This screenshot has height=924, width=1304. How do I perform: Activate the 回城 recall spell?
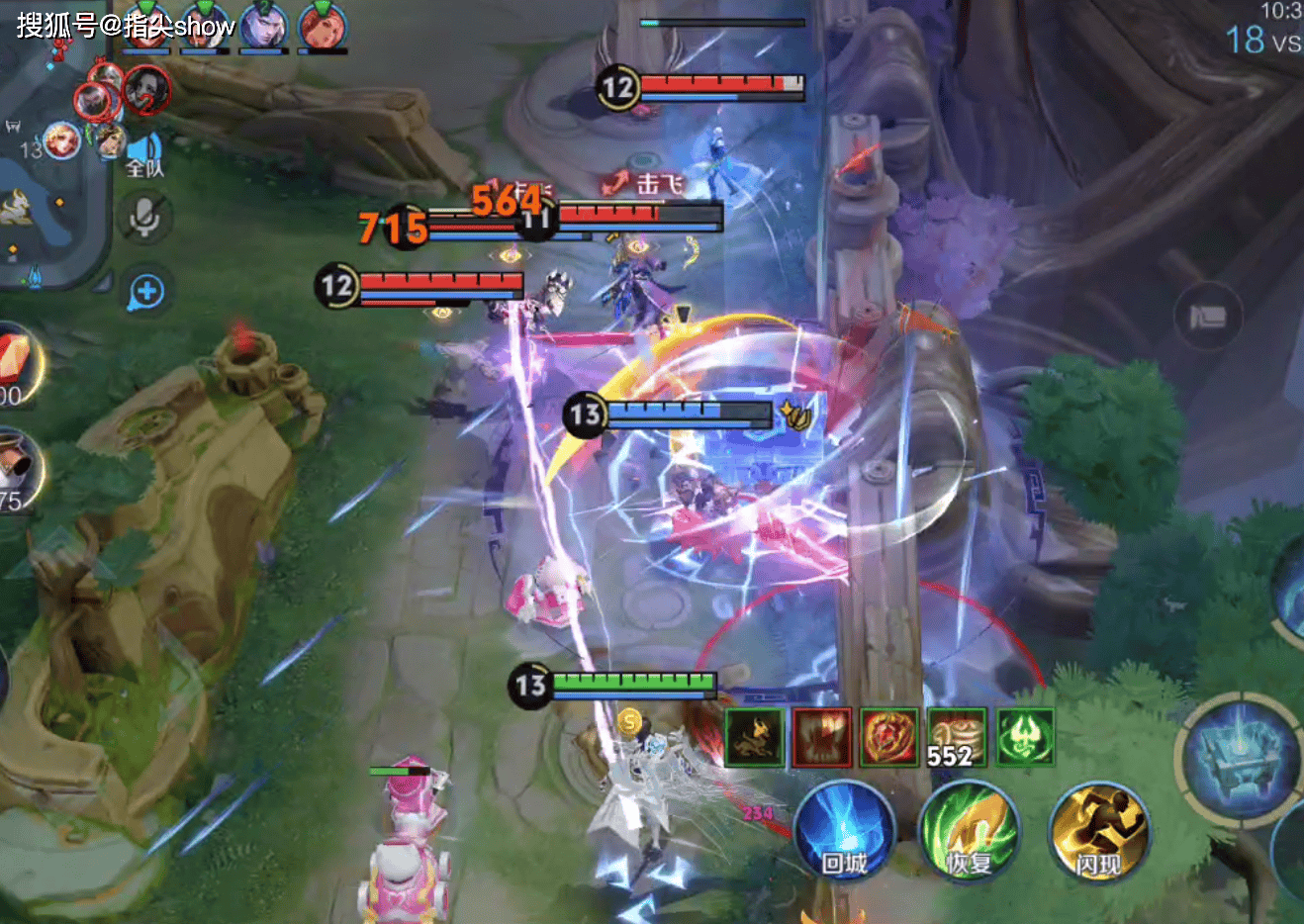coord(844,831)
